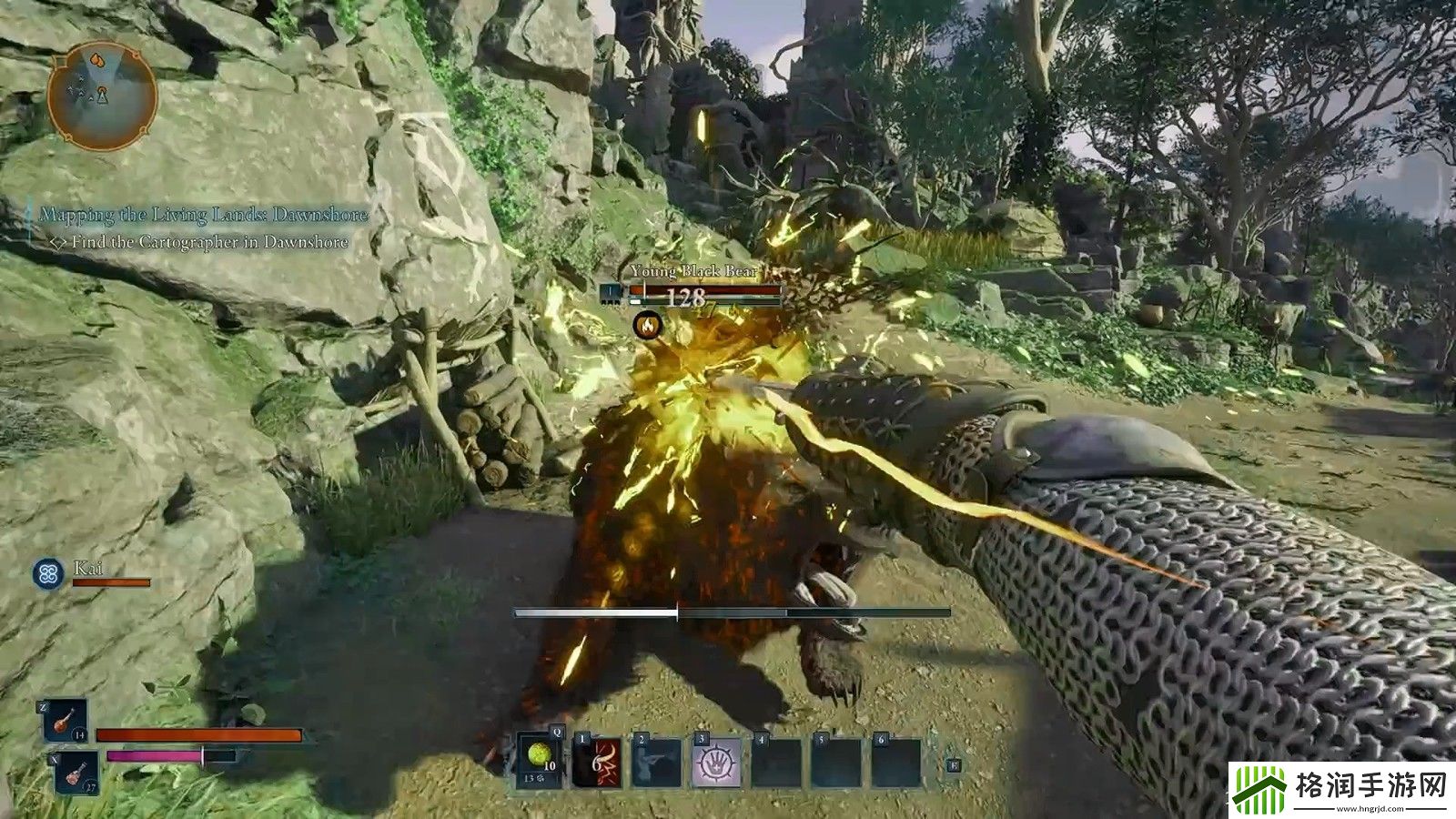Open the circular minimap
This screenshot has width=1456, height=819.
tap(102, 96)
